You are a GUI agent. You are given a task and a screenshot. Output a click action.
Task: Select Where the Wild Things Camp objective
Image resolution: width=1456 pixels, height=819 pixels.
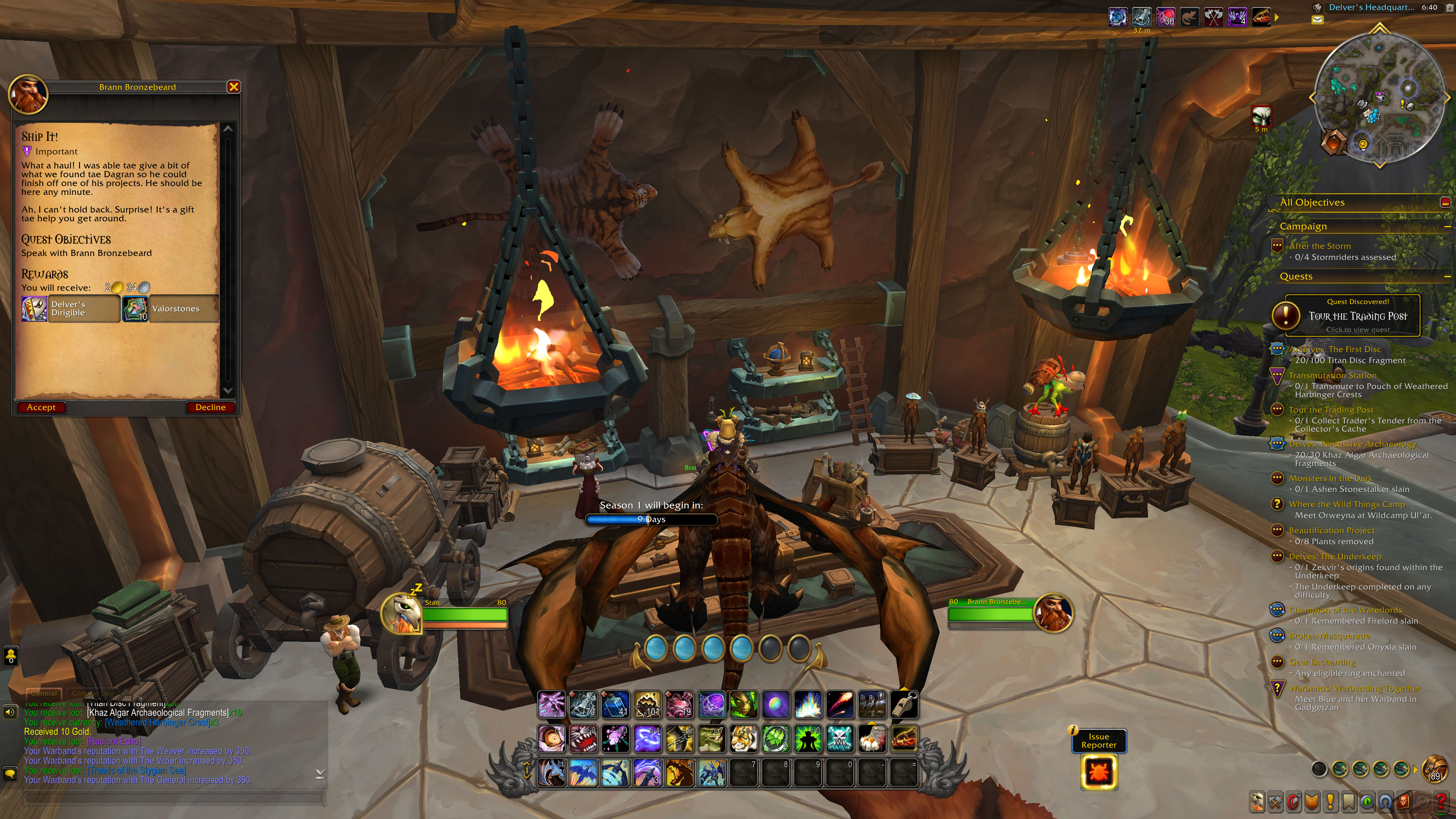click(x=1346, y=504)
